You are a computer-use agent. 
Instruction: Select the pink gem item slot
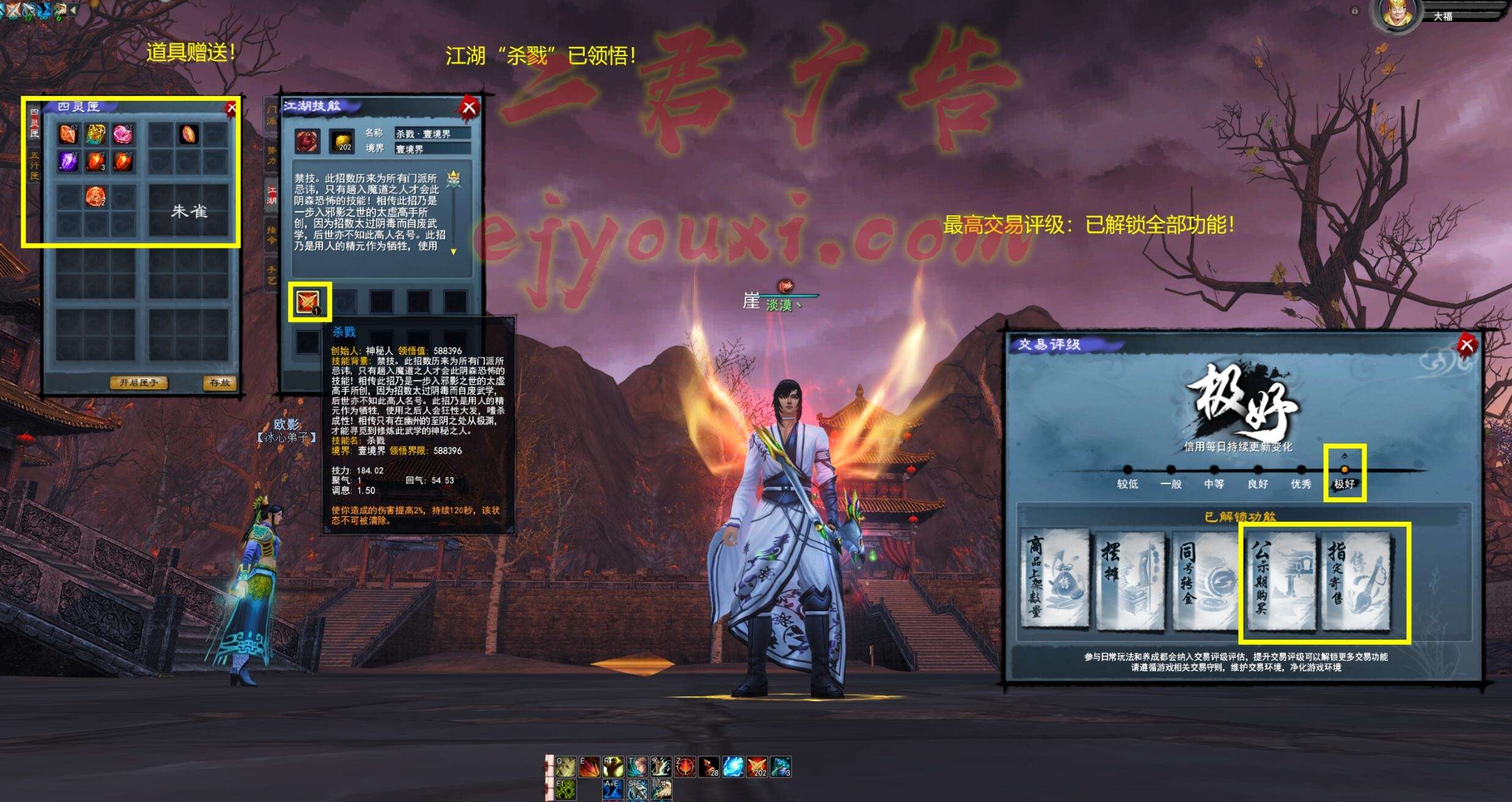[x=122, y=134]
